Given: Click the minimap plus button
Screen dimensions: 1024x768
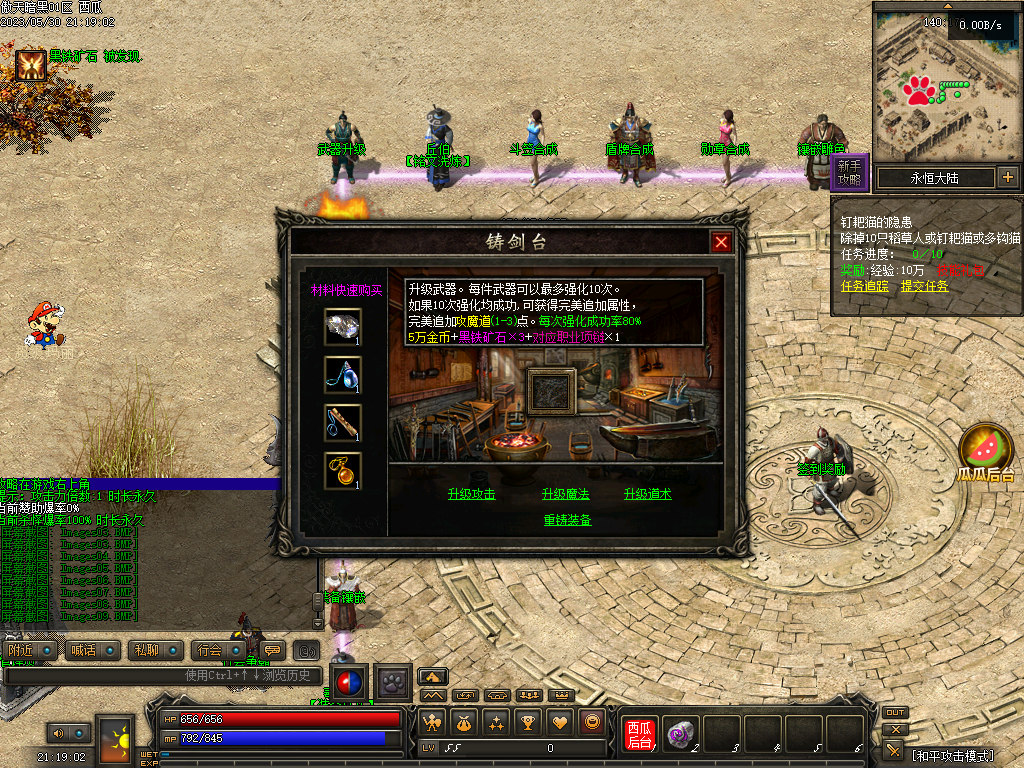Looking at the screenshot, I should 1007,178.
